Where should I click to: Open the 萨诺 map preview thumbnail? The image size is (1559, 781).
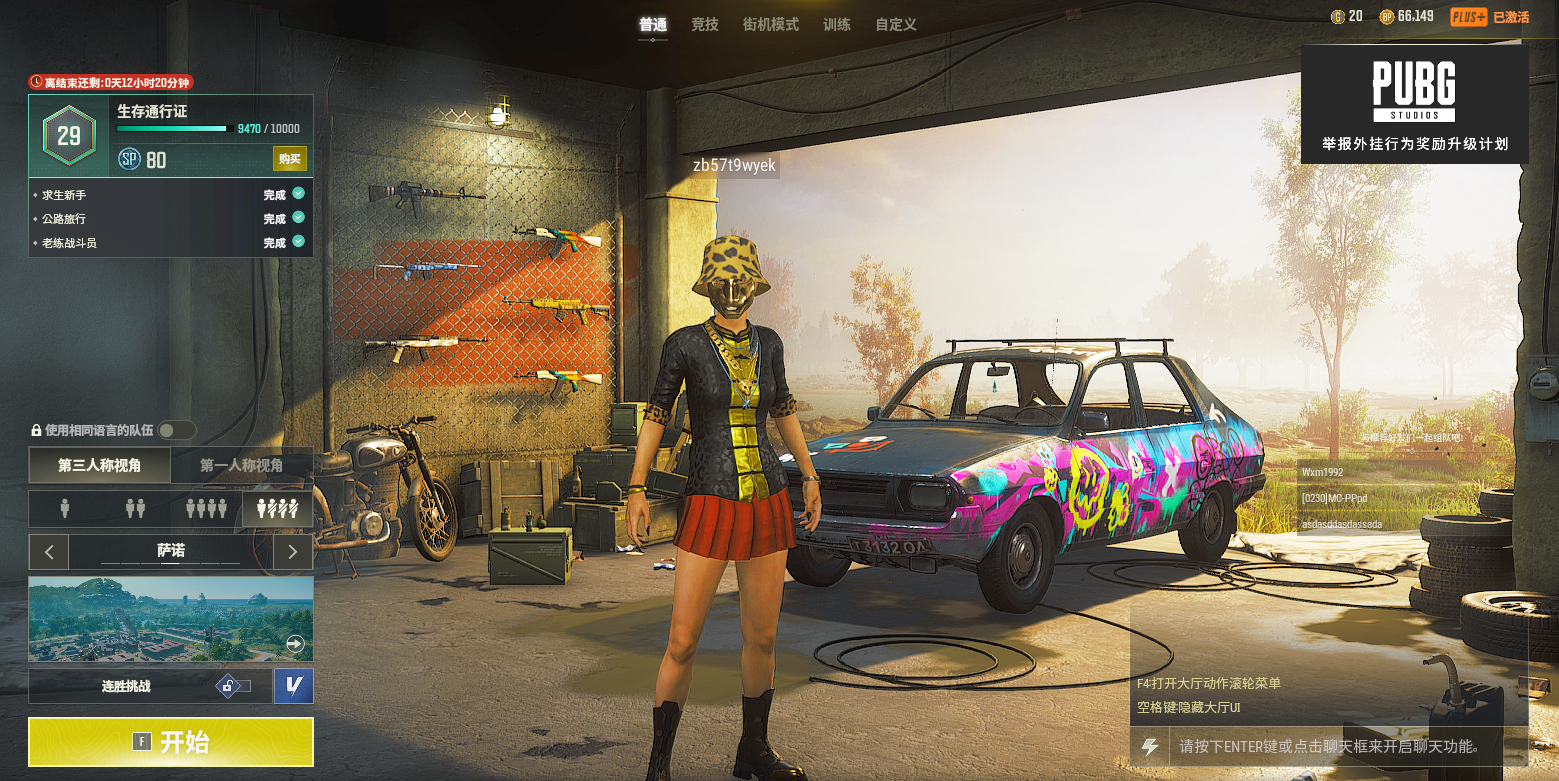click(x=170, y=618)
